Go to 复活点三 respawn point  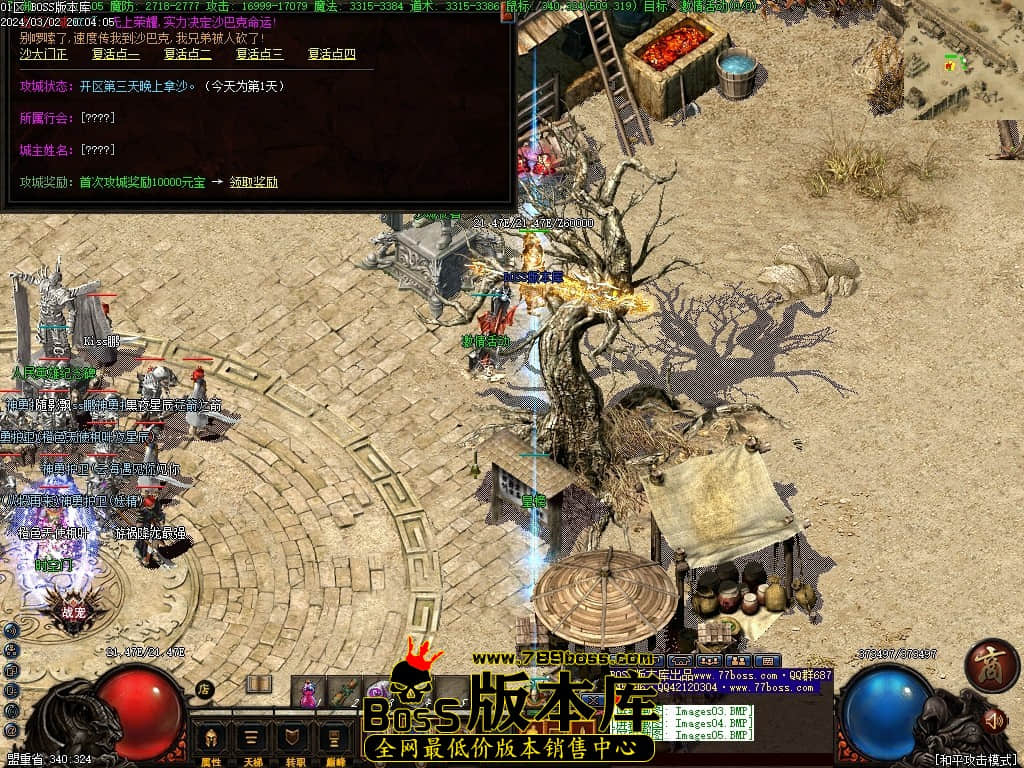tap(259, 54)
